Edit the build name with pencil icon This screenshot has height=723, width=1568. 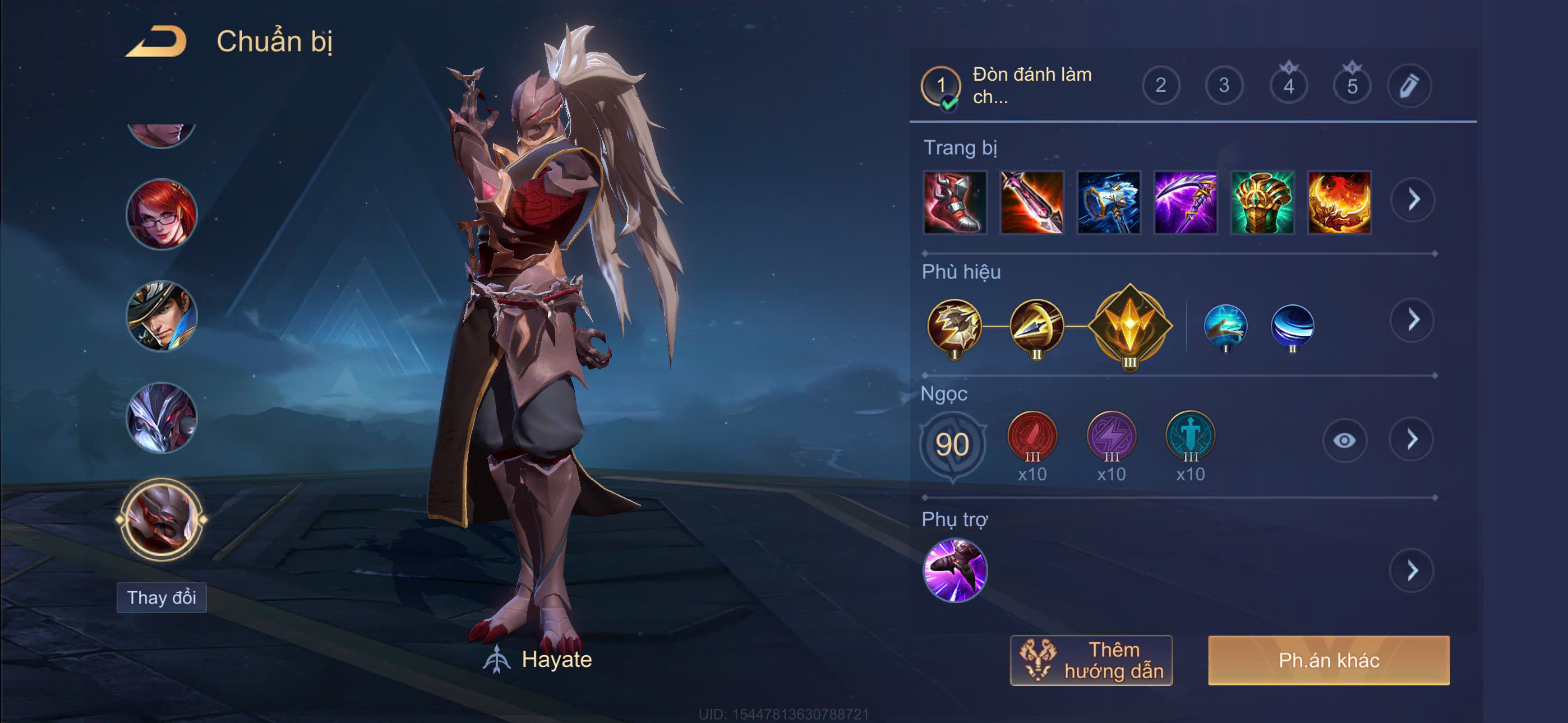(1409, 86)
